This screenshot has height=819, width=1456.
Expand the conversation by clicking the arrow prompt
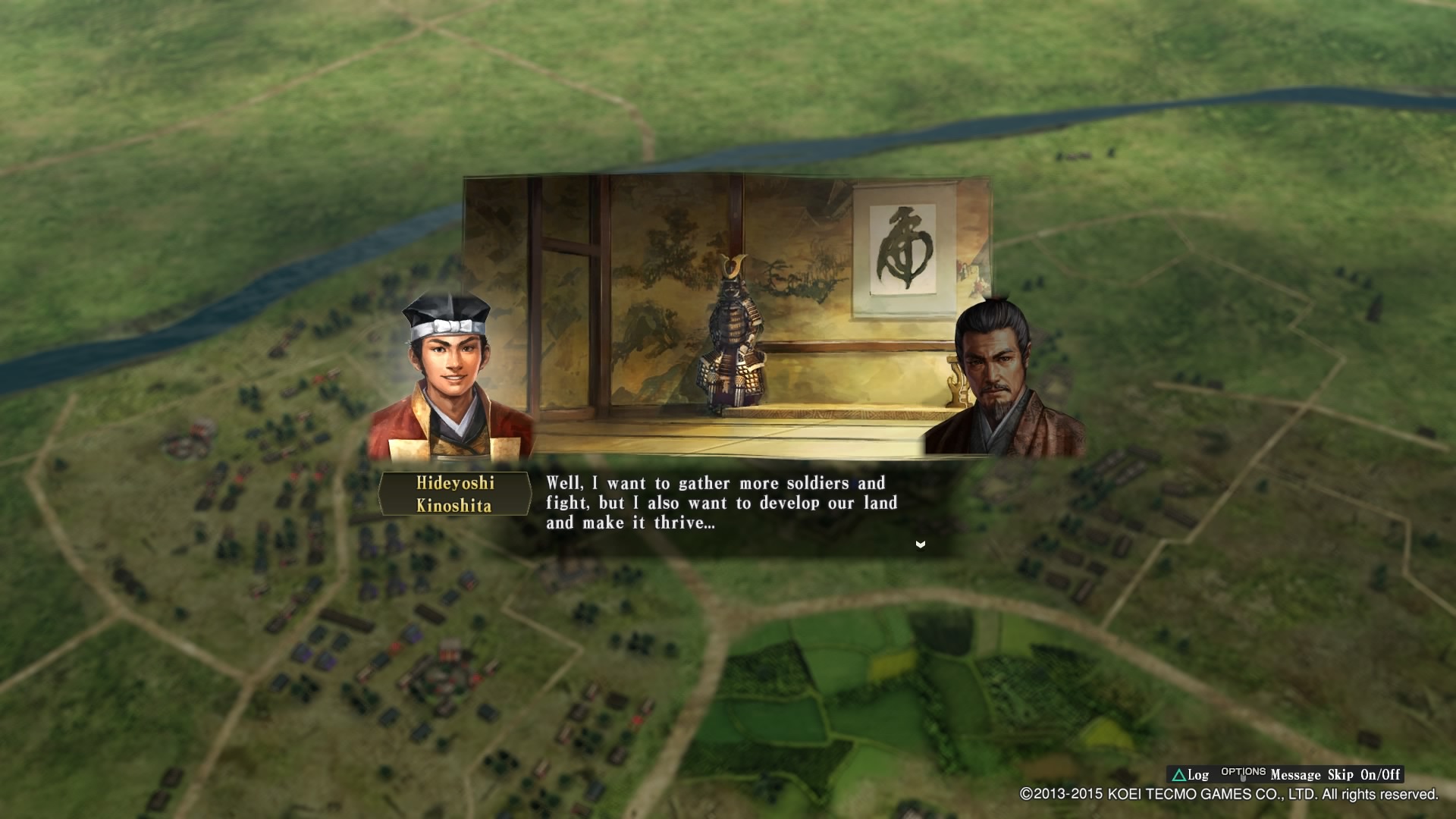pos(920,544)
